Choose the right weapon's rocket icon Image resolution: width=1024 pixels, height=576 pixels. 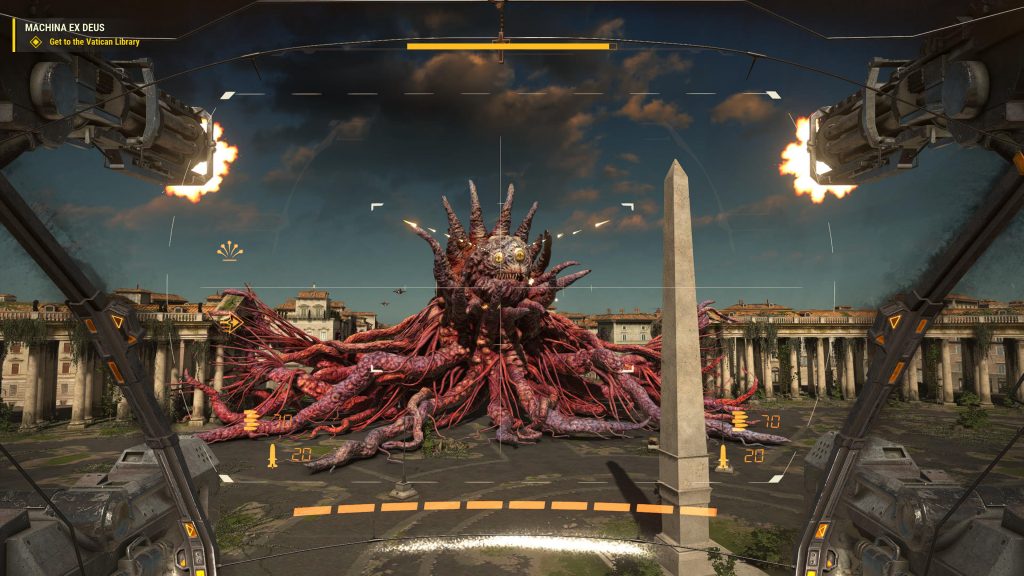[722, 456]
